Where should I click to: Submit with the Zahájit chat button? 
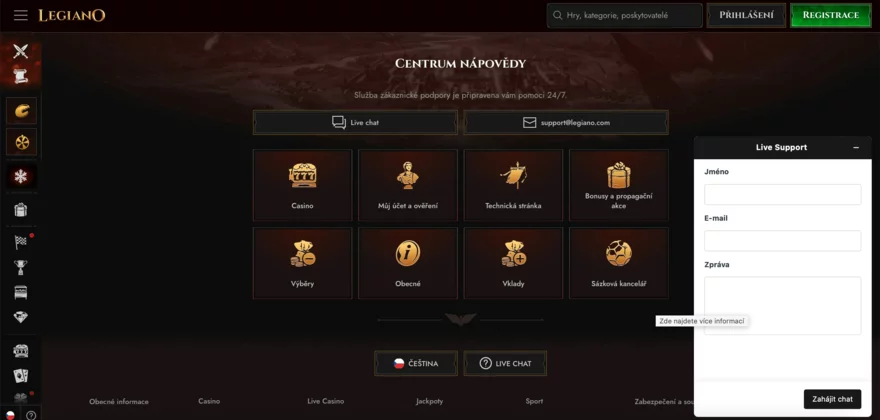point(832,399)
